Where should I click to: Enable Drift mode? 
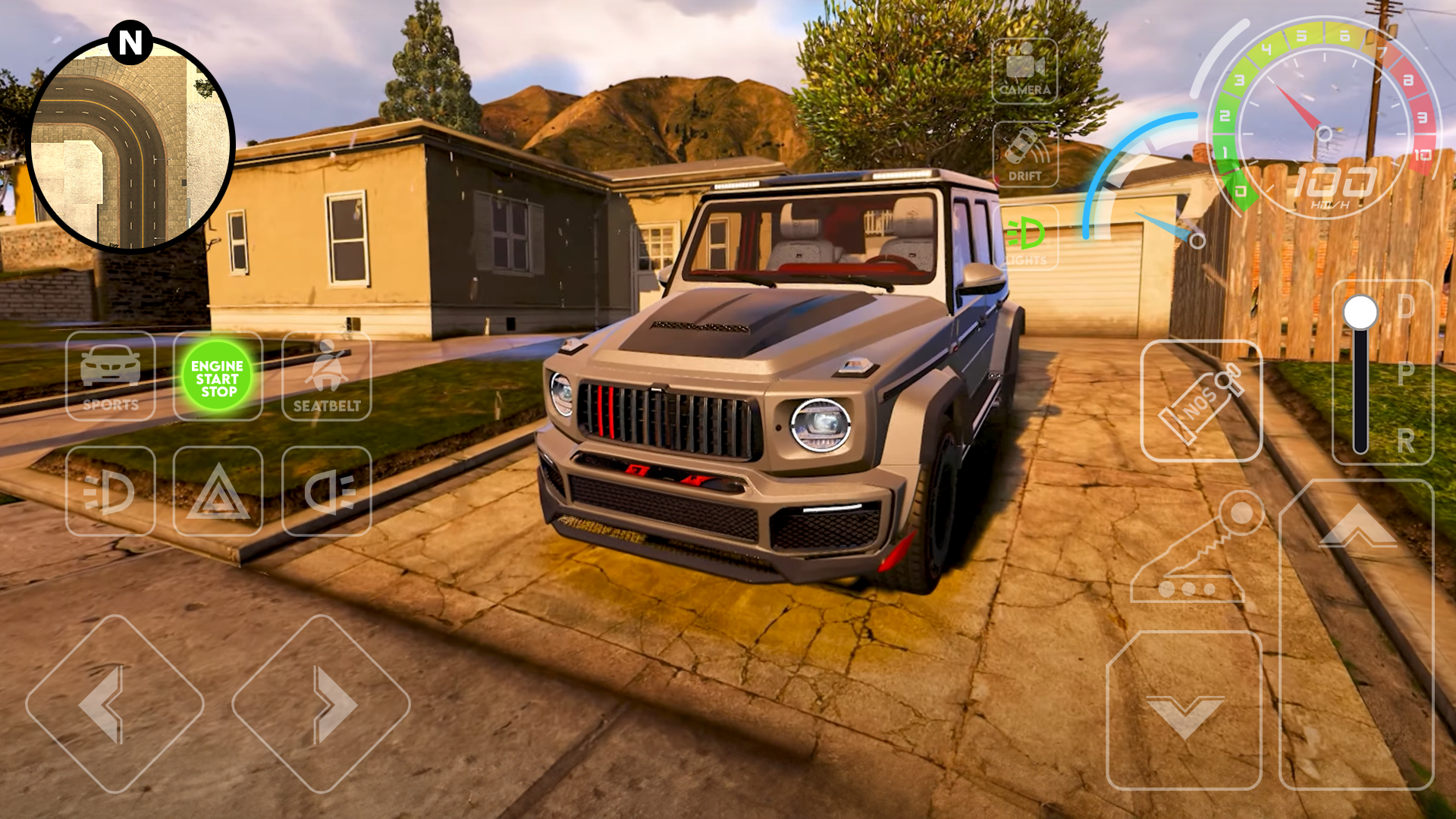tap(1025, 155)
